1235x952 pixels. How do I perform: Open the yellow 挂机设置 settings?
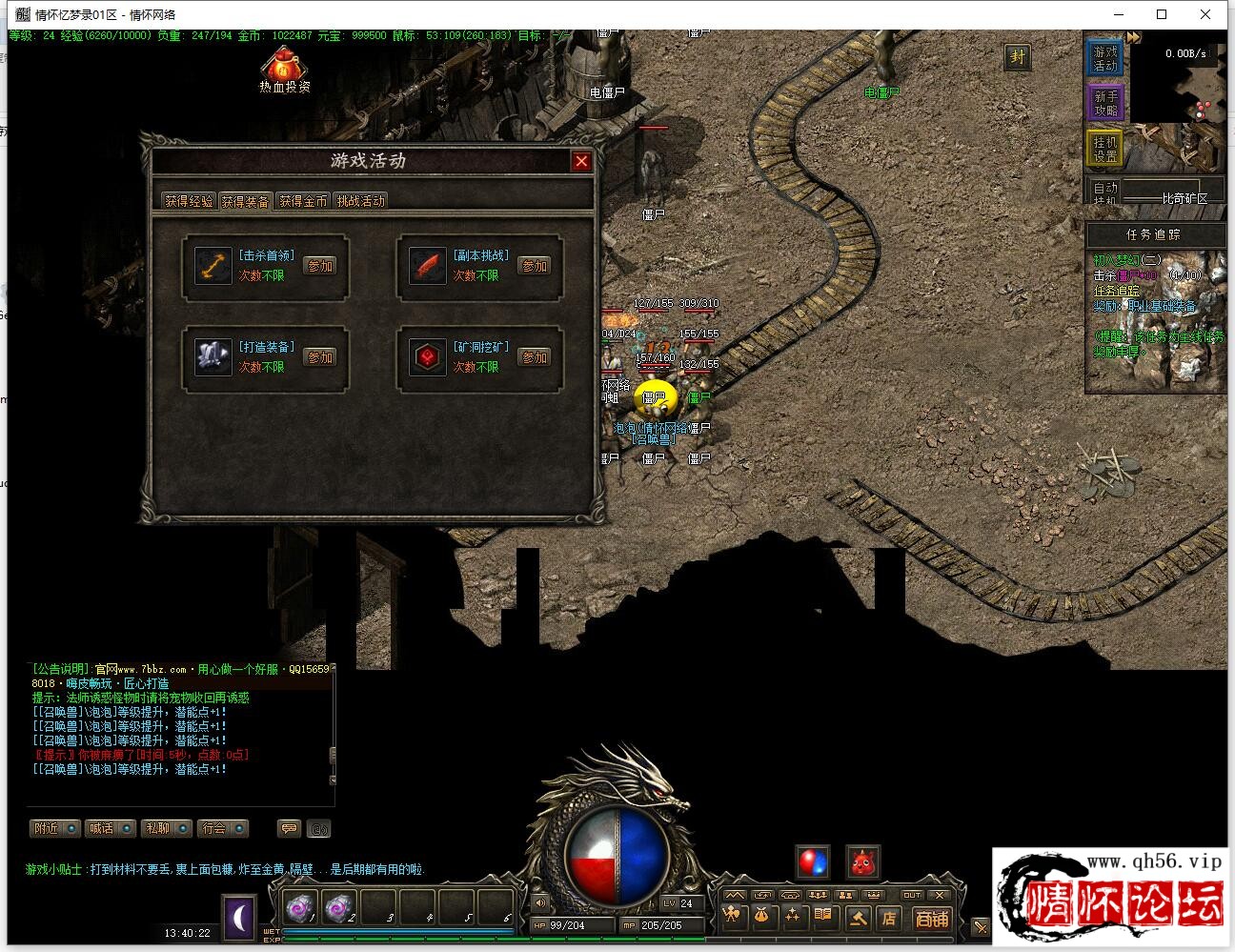(1105, 149)
